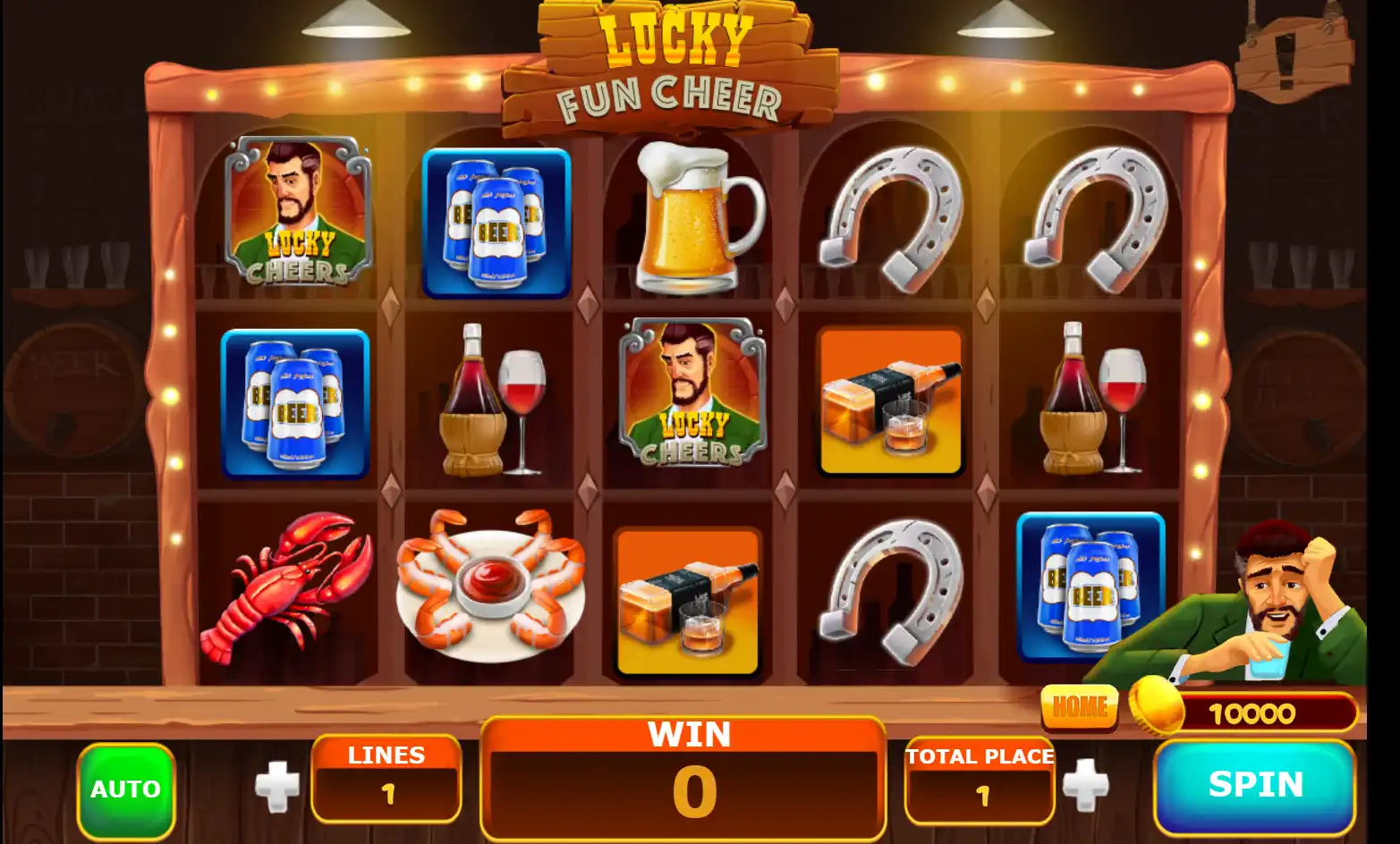
Task: Enable AUTO spin mode
Action: tap(125, 788)
